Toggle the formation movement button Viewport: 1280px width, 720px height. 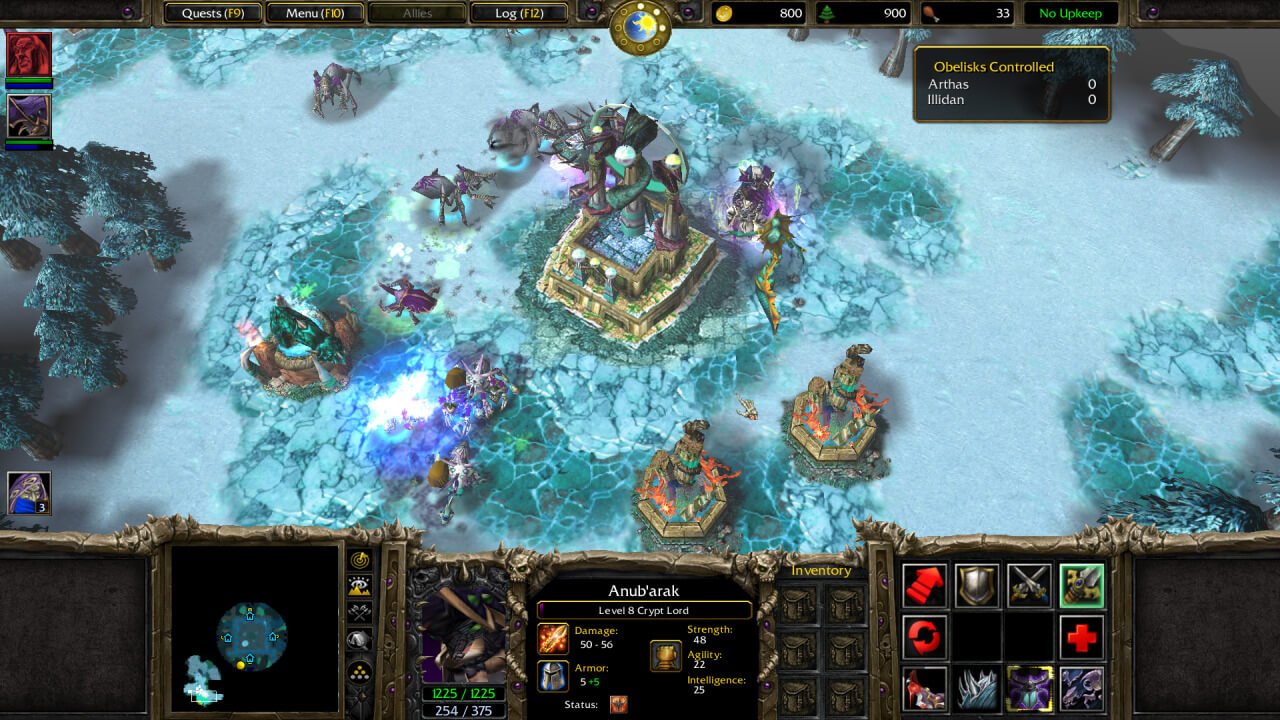(360, 670)
